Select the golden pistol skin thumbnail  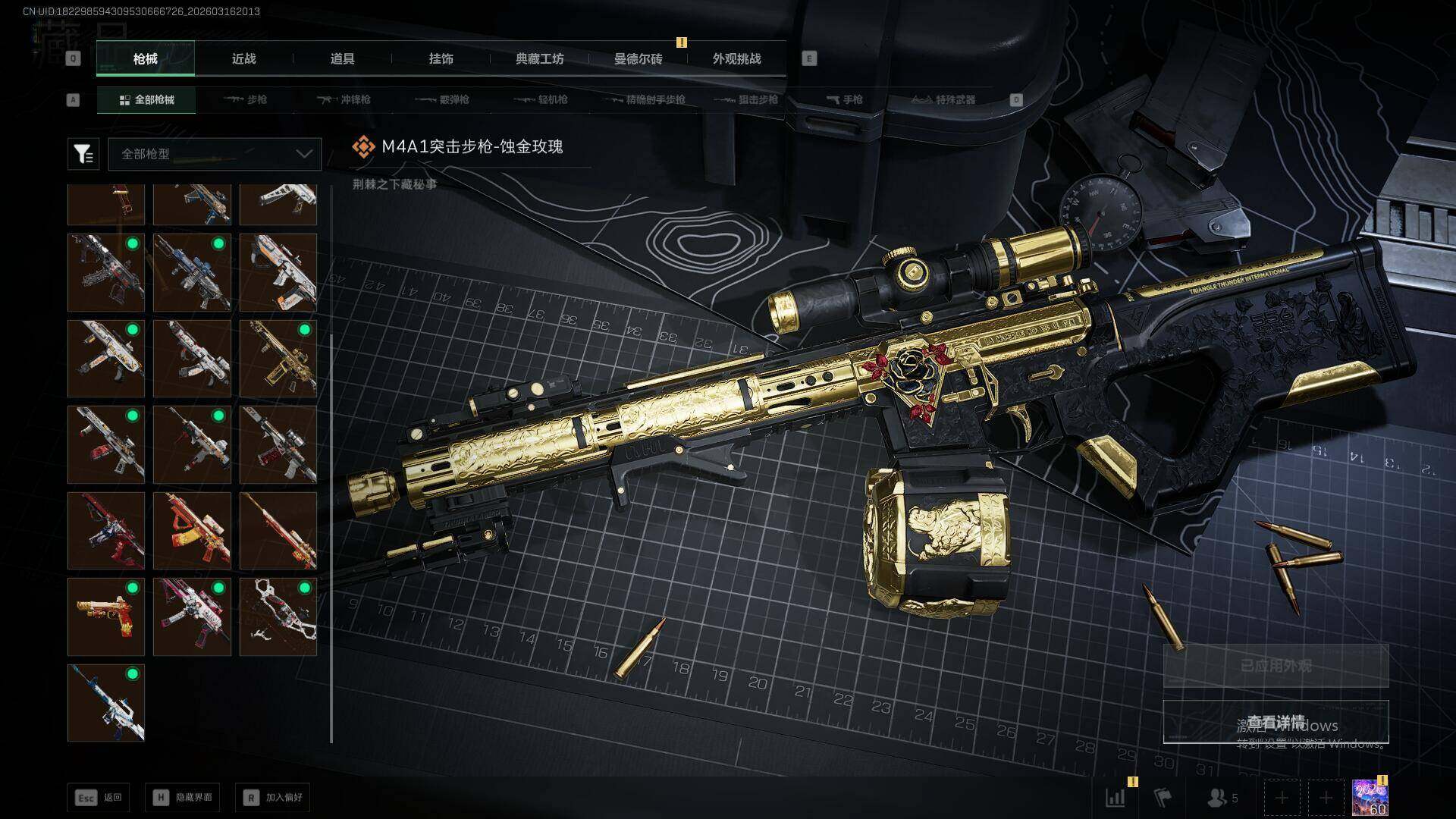[106, 617]
